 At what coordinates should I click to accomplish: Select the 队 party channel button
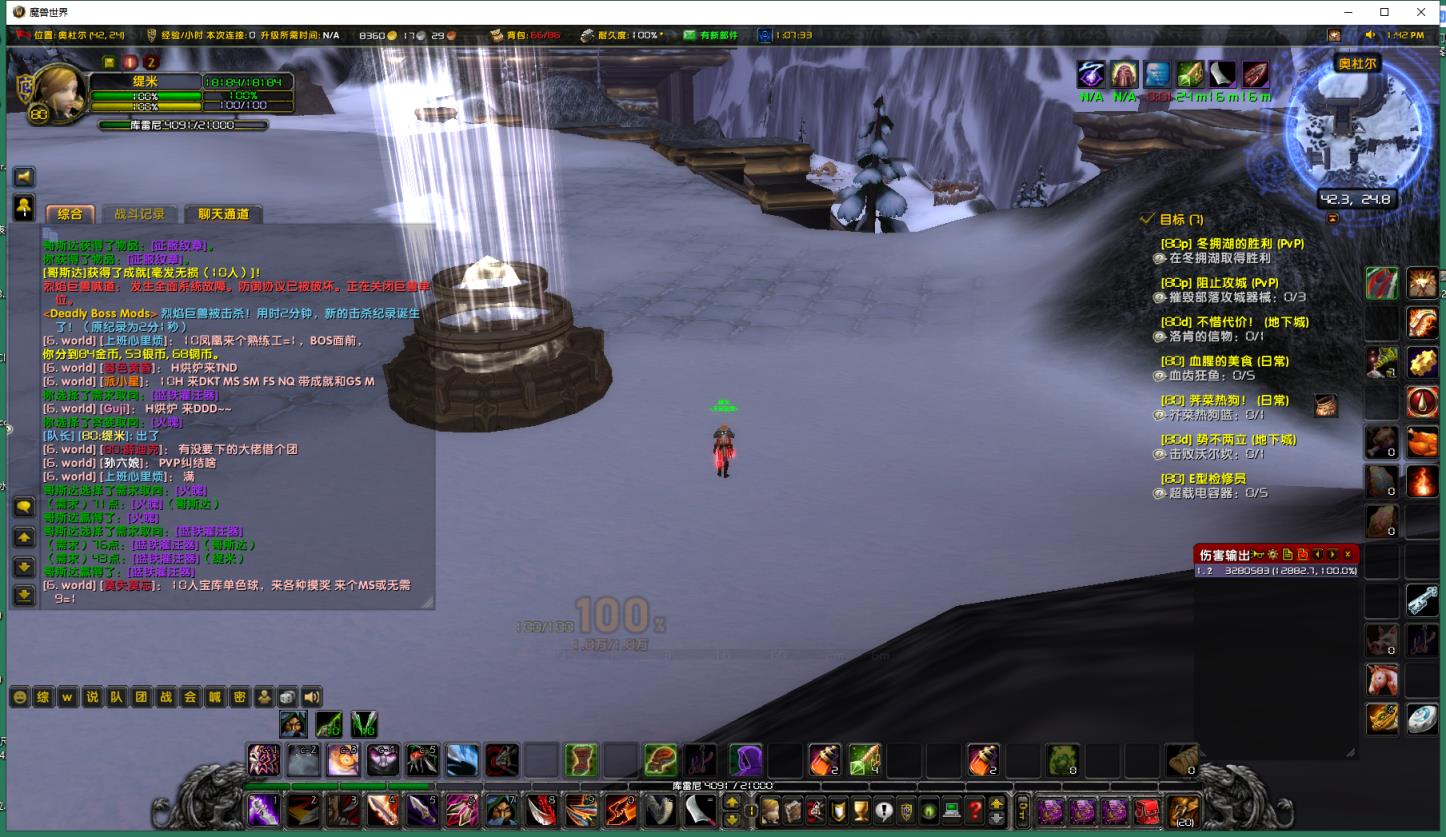pyautogui.click(x=116, y=698)
